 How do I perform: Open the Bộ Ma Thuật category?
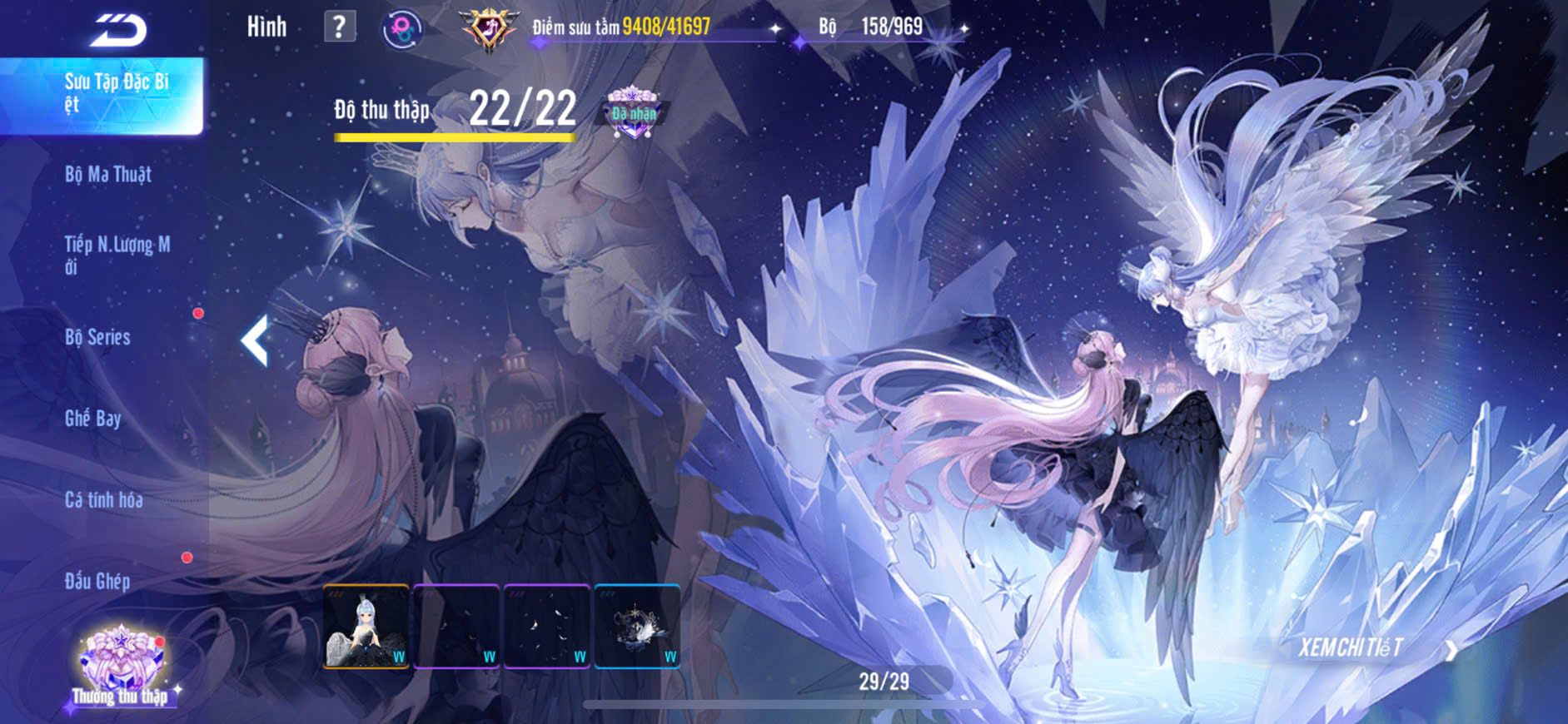108,175
